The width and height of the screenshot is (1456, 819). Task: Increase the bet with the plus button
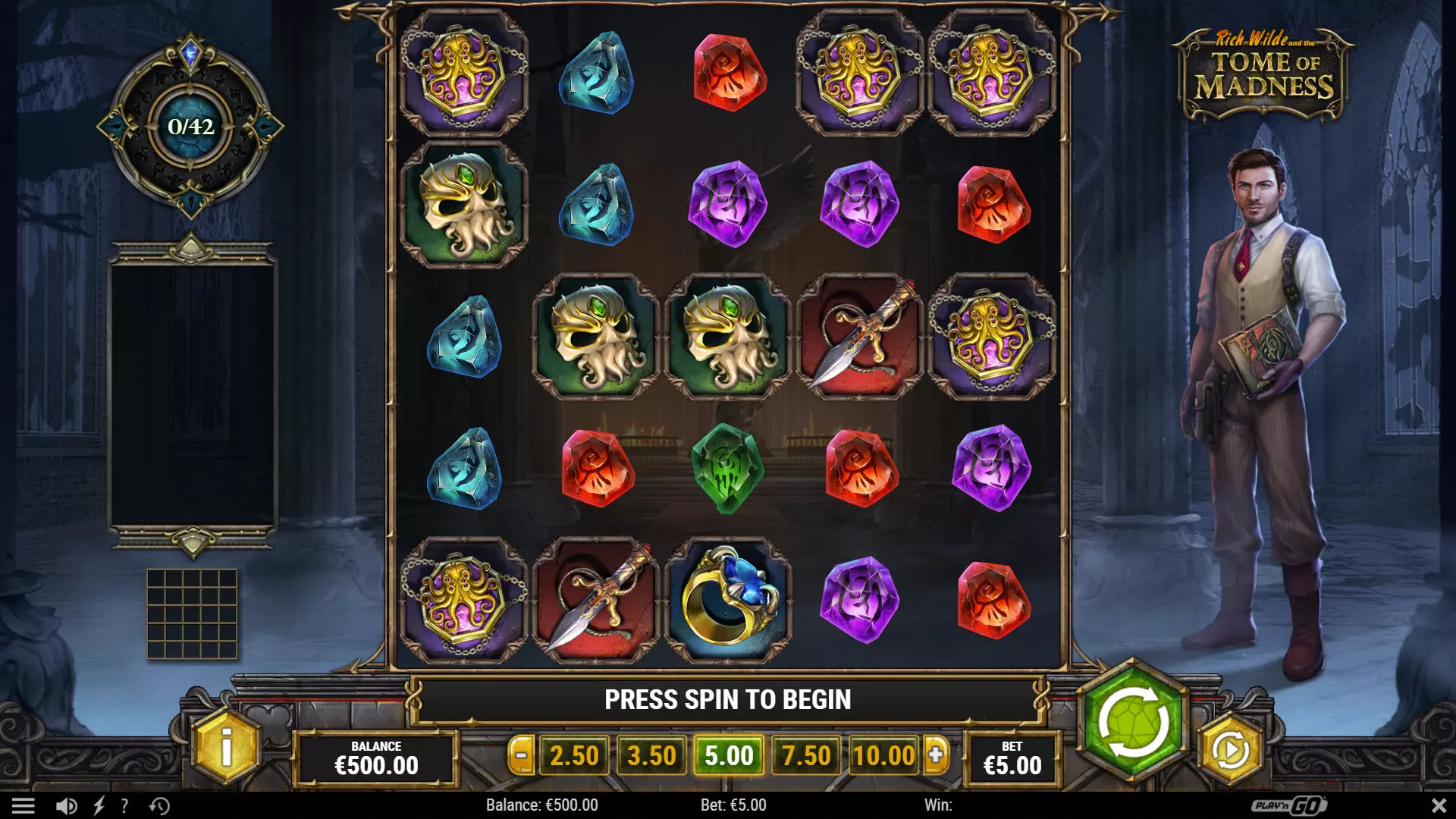click(937, 755)
